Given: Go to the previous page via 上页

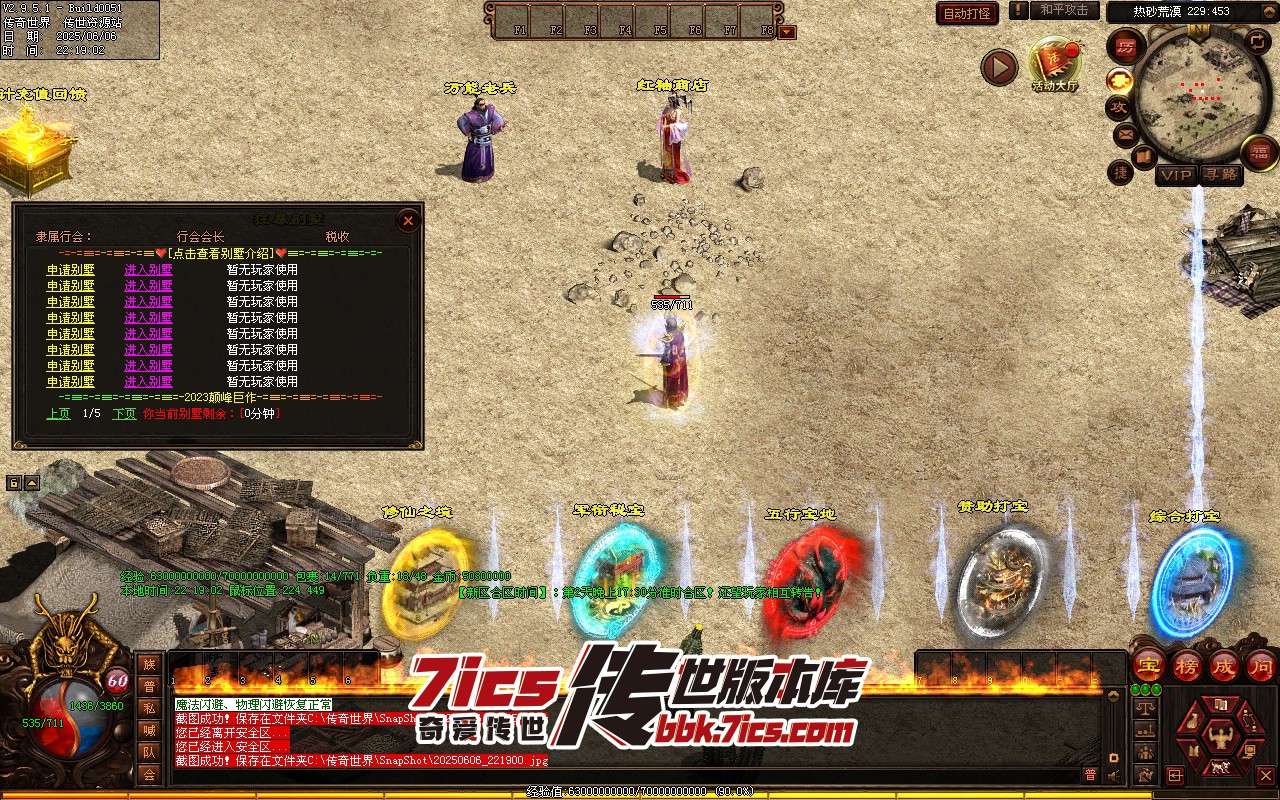Looking at the screenshot, I should [58, 413].
